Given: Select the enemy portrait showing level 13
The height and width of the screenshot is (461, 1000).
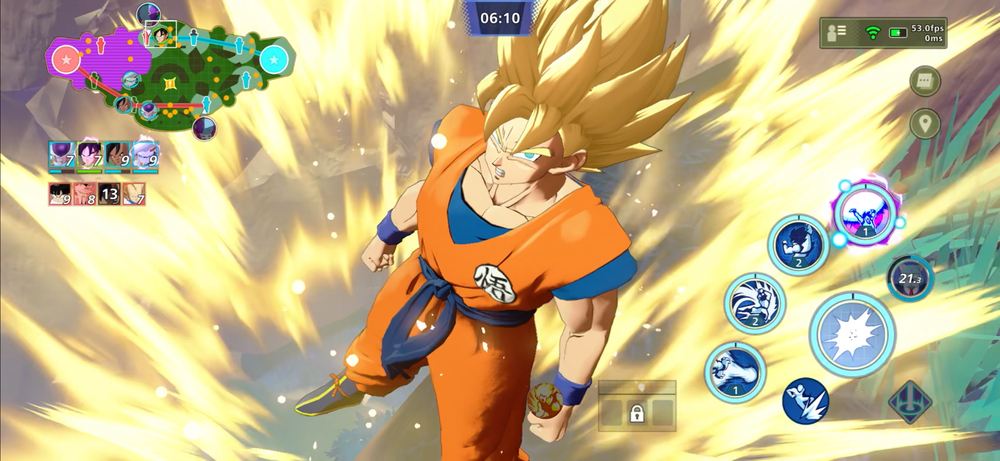Looking at the screenshot, I should point(109,194).
